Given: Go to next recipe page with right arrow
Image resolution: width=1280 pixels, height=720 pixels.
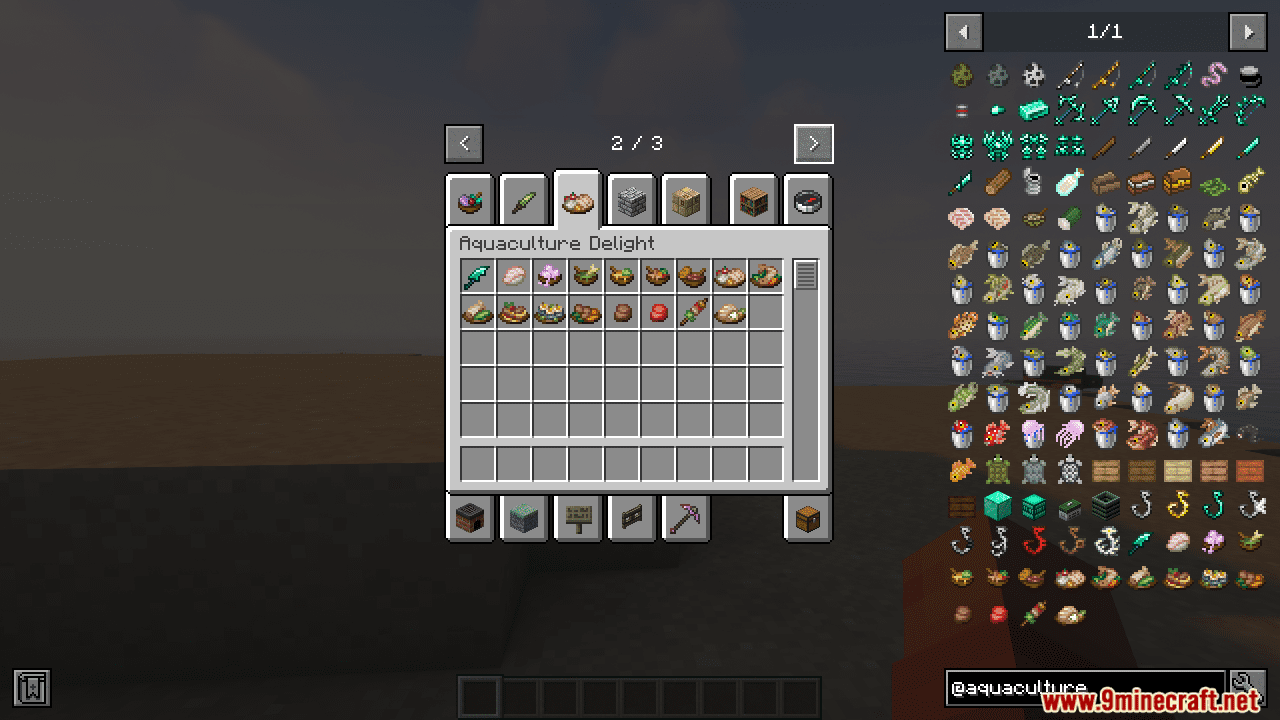Looking at the screenshot, I should [x=813, y=143].
